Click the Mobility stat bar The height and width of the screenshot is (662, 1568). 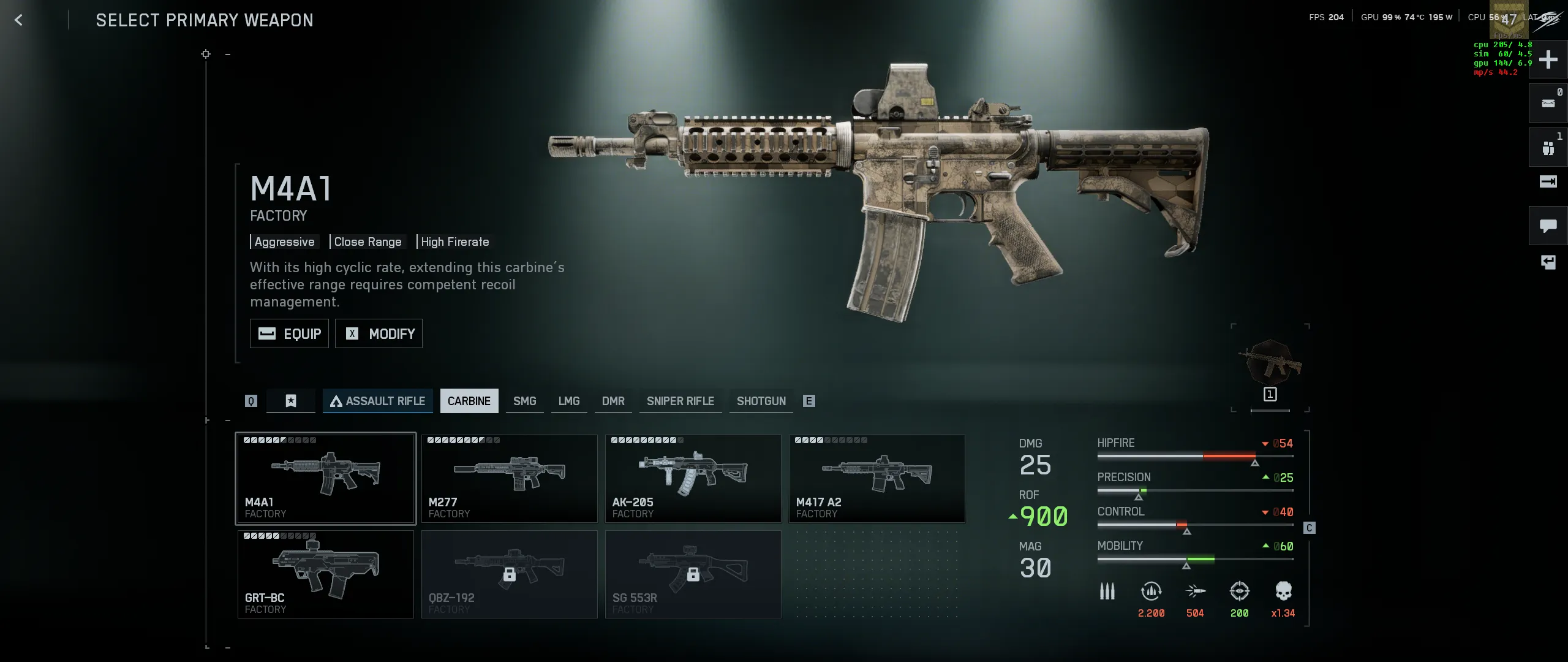[1194, 559]
